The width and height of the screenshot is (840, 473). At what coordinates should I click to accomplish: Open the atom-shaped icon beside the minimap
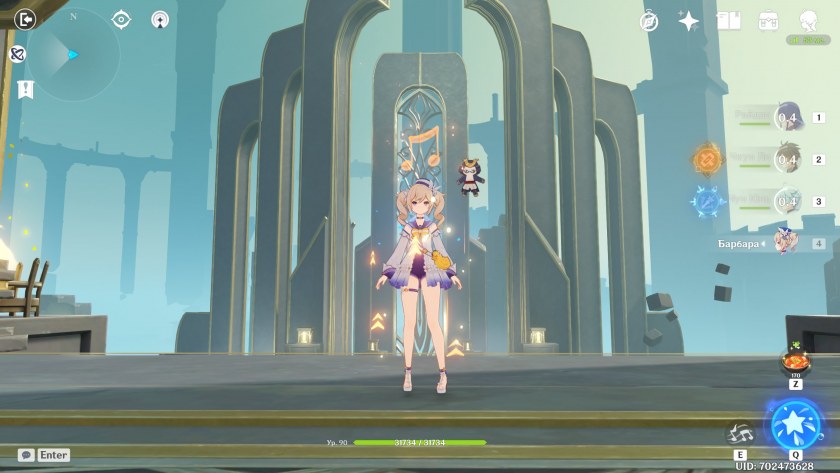17,54
